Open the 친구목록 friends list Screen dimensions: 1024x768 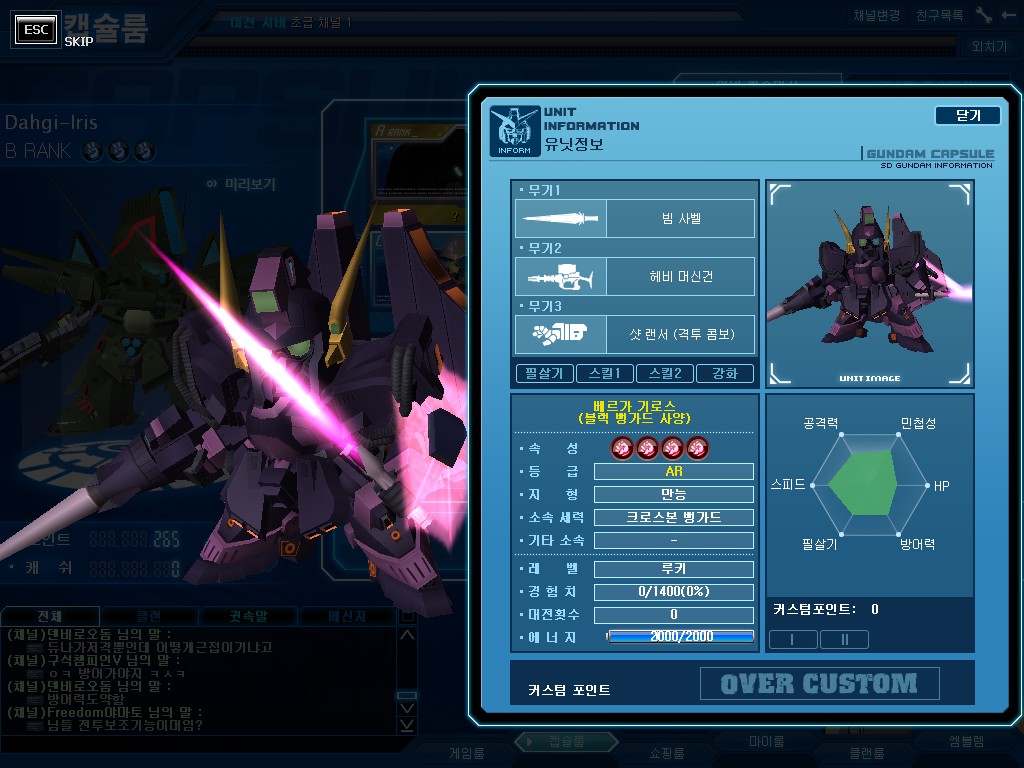pos(939,16)
